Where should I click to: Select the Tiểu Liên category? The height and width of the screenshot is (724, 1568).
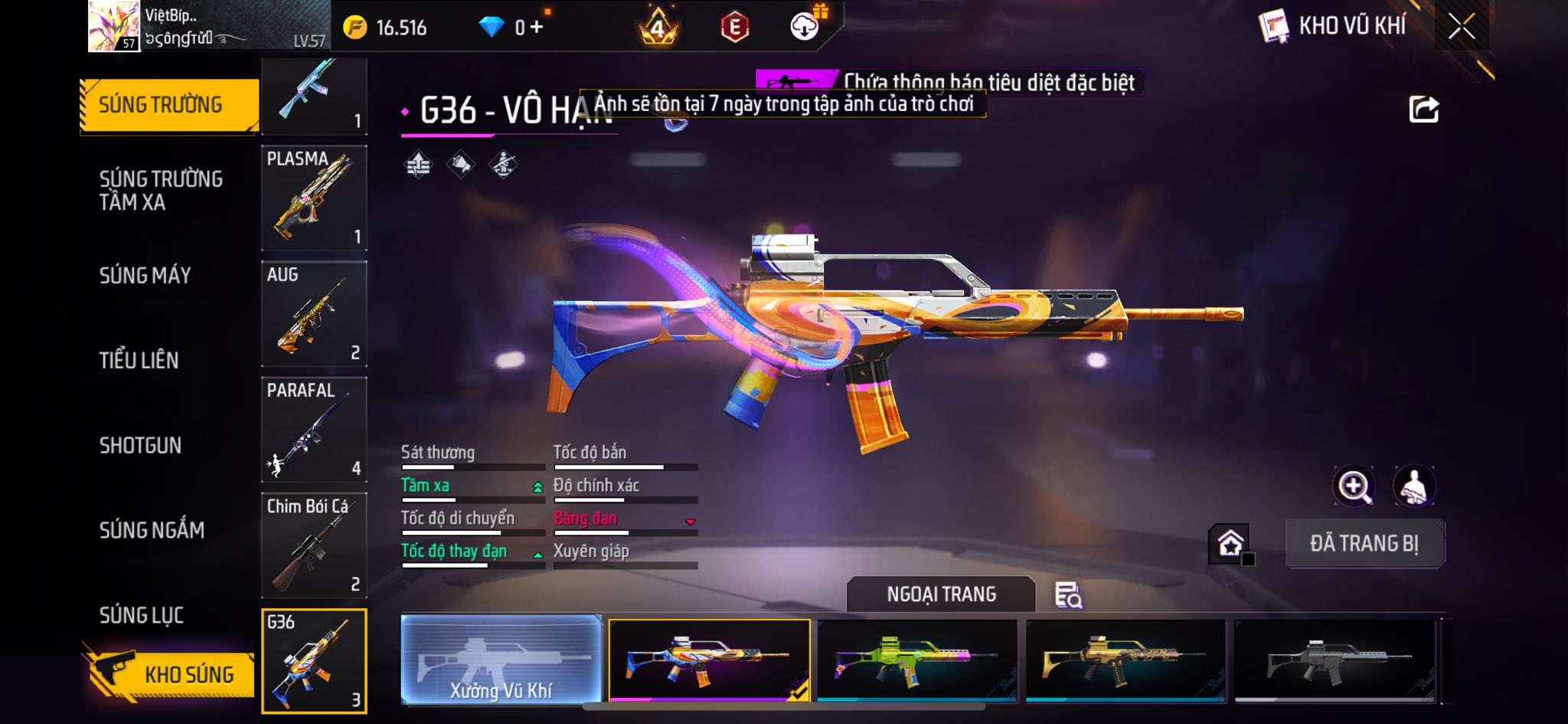tap(139, 360)
